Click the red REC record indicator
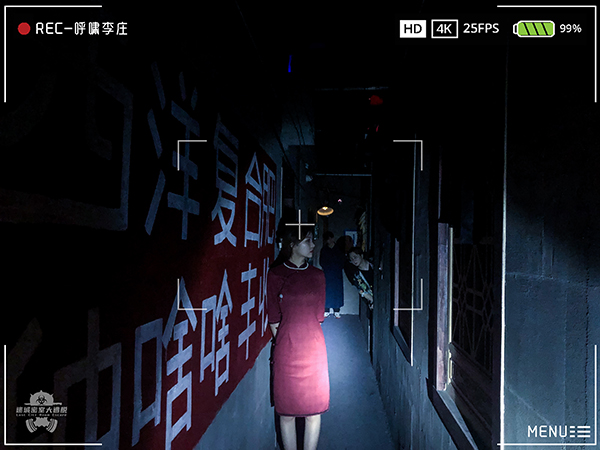The width and height of the screenshot is (600, 450). (x=24, y=29)
